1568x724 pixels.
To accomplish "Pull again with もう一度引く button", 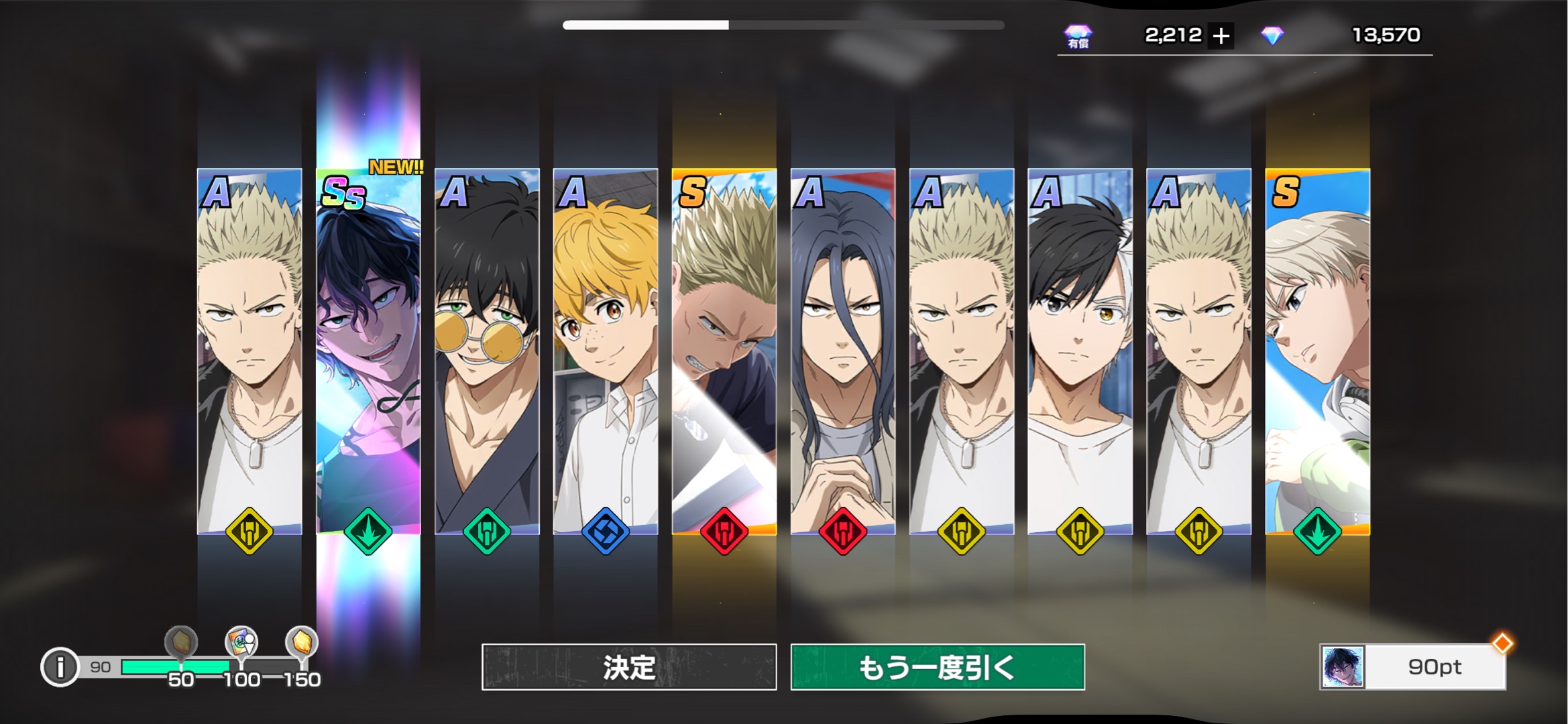I will (937, 667).
